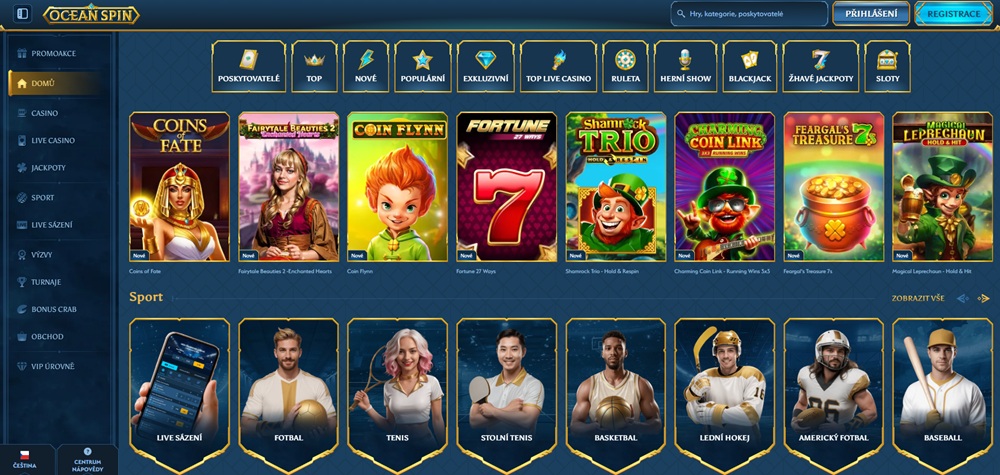Choose the Ruleta category
Screen dimensions: 1000x475
[x=625, y=67]
